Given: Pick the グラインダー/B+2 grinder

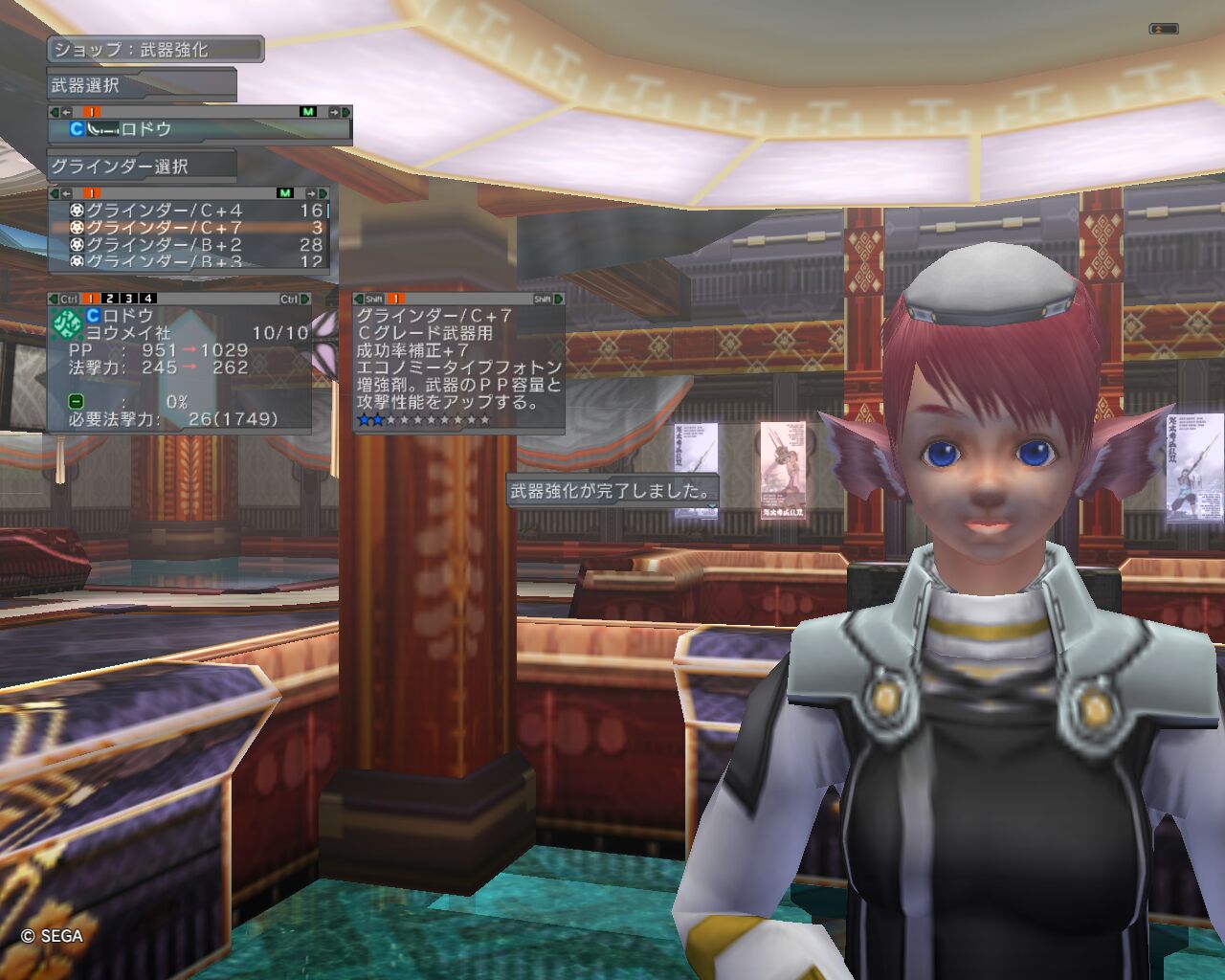Looking at the screenshot, I should [x=163, y=245].
